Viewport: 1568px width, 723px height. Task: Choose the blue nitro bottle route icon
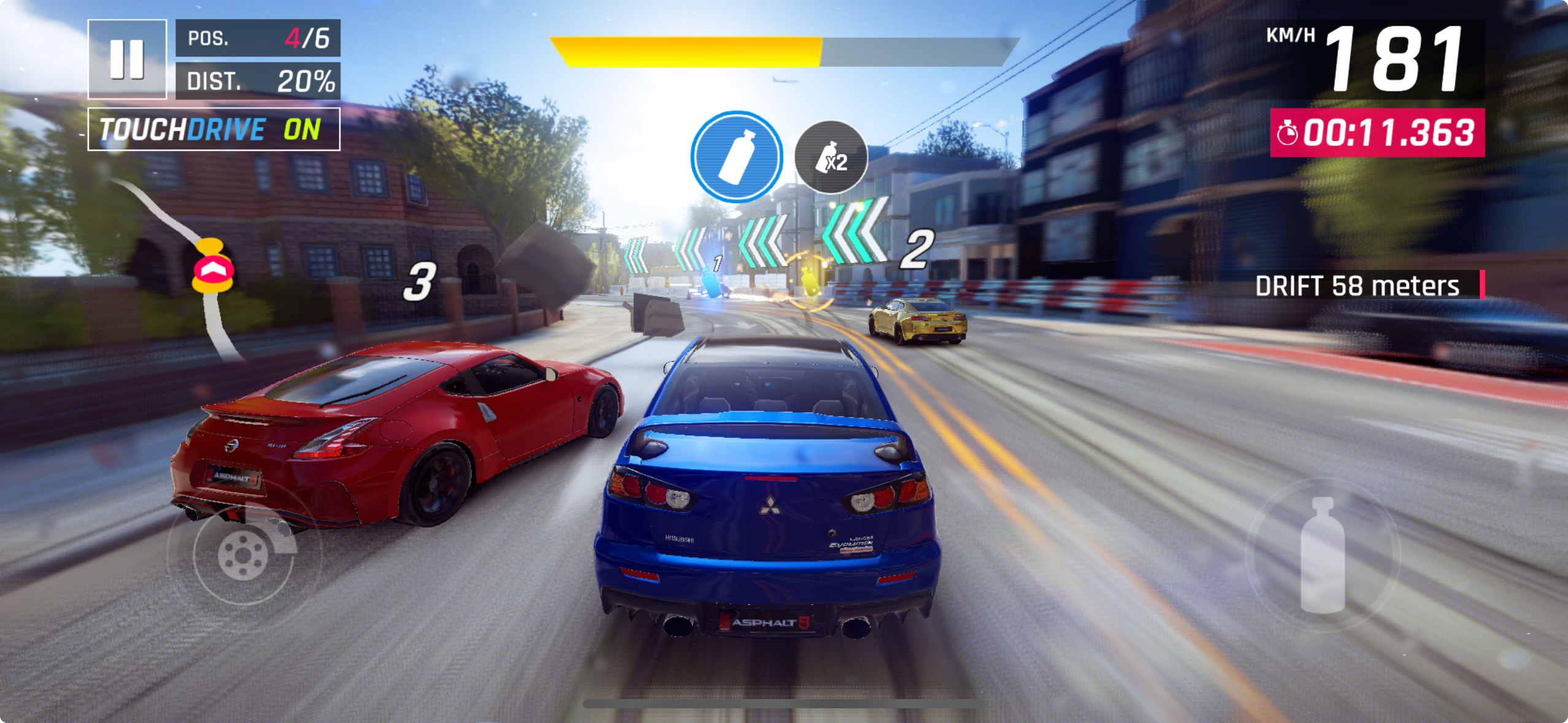click(x=736, y=156)
